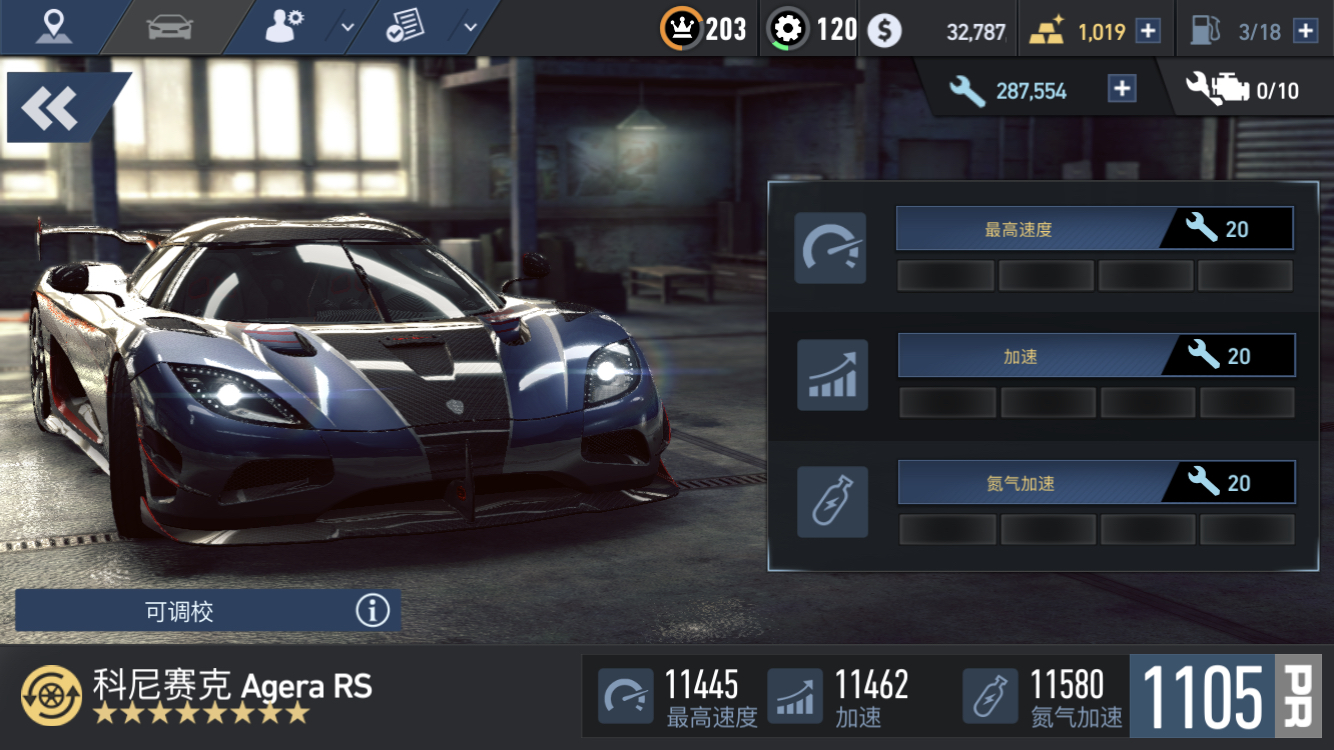The width and height of the screenshot is (1334, 750).
Task: Open the checklist missions tab
Action: [x=406, y=27]
